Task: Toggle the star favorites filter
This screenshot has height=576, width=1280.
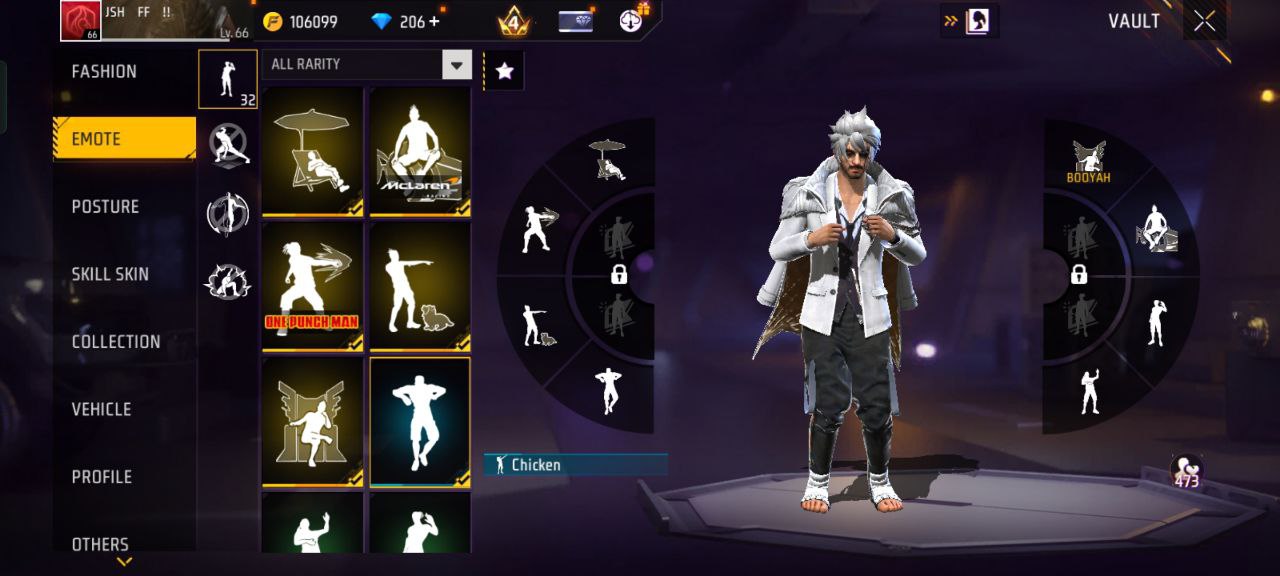Action: 504,71
